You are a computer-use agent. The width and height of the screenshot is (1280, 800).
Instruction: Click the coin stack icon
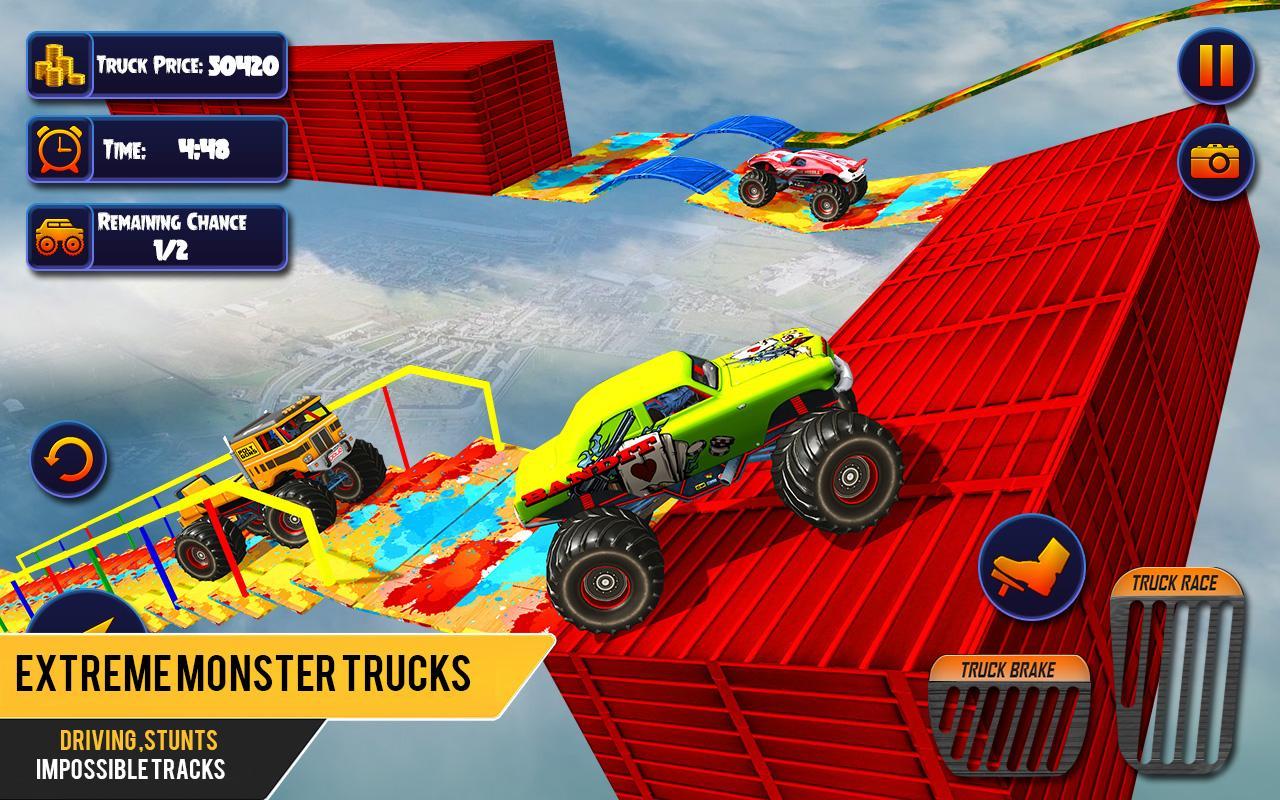(x=60, y=64)
